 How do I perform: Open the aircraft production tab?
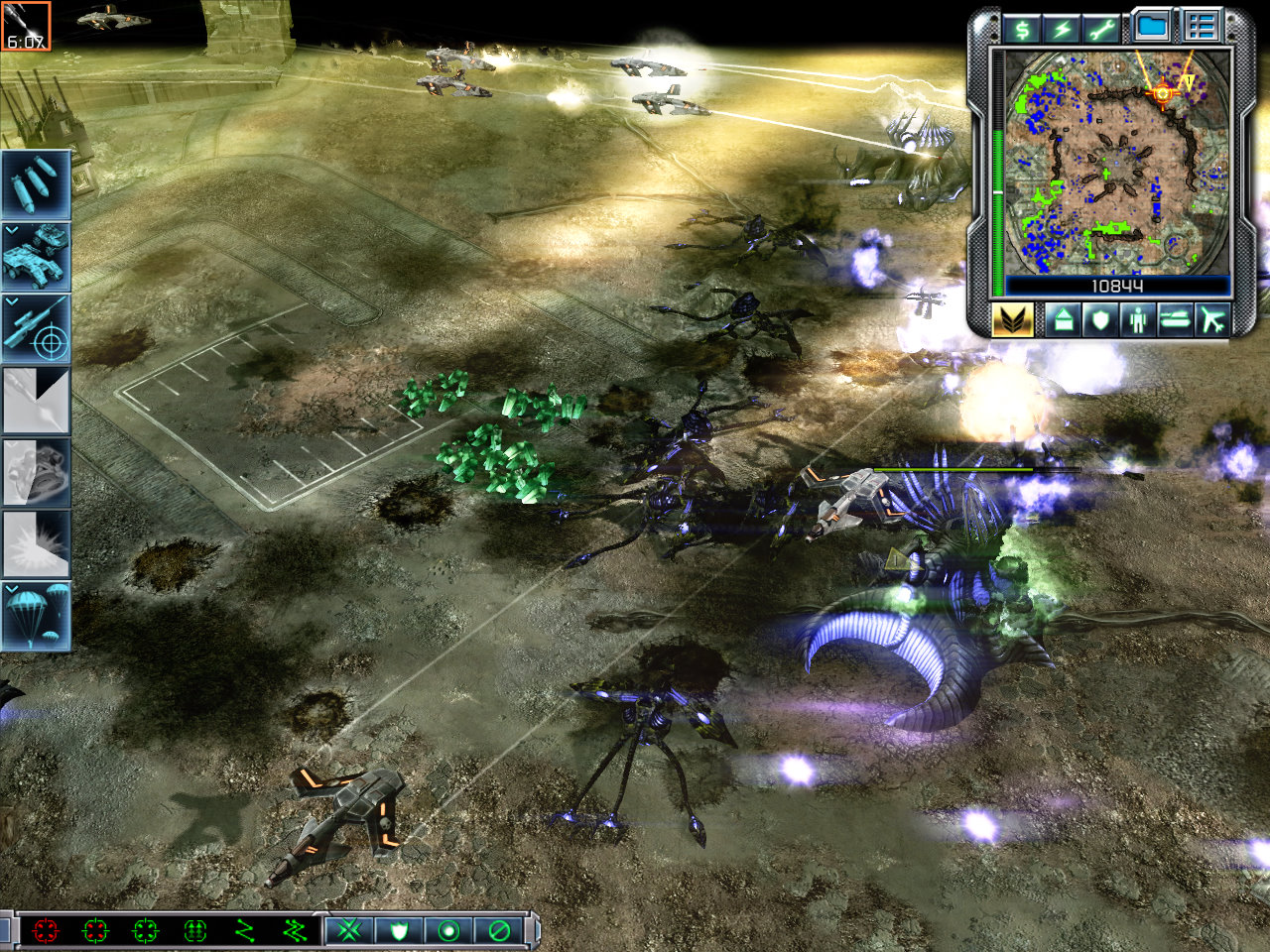[x=1212, y=320]
